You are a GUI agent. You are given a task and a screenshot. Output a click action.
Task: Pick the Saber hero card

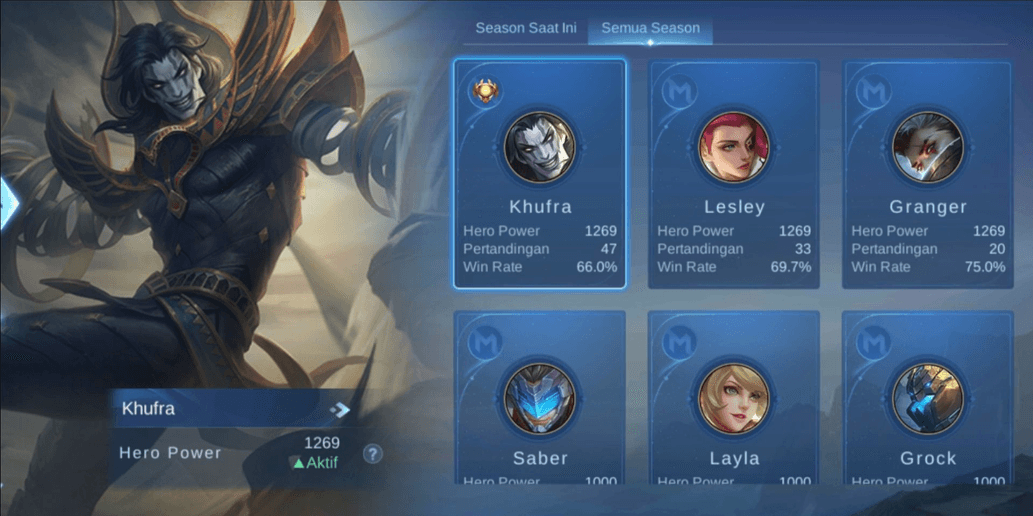(x=540, y=400)
